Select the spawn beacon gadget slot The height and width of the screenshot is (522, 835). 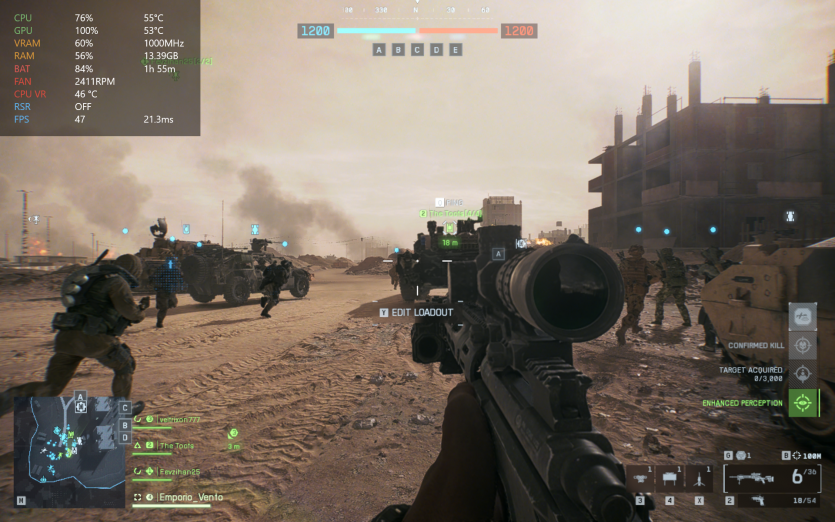[x=699, y=477]
